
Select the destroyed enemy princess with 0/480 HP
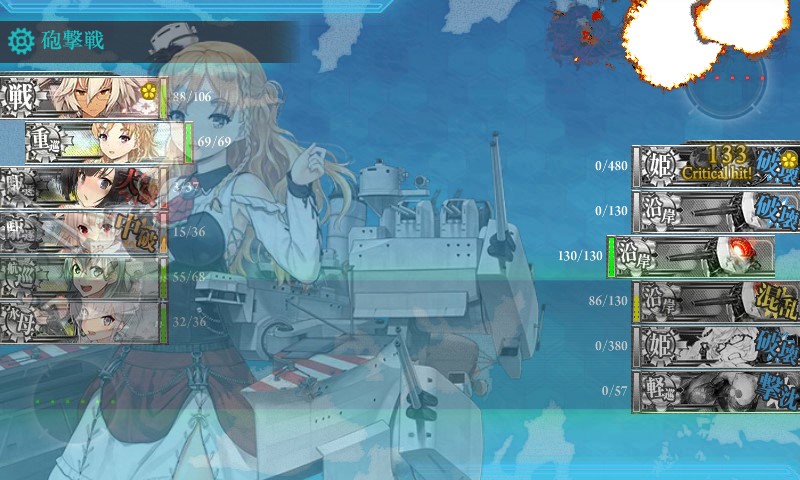click(x=717, y=166)
